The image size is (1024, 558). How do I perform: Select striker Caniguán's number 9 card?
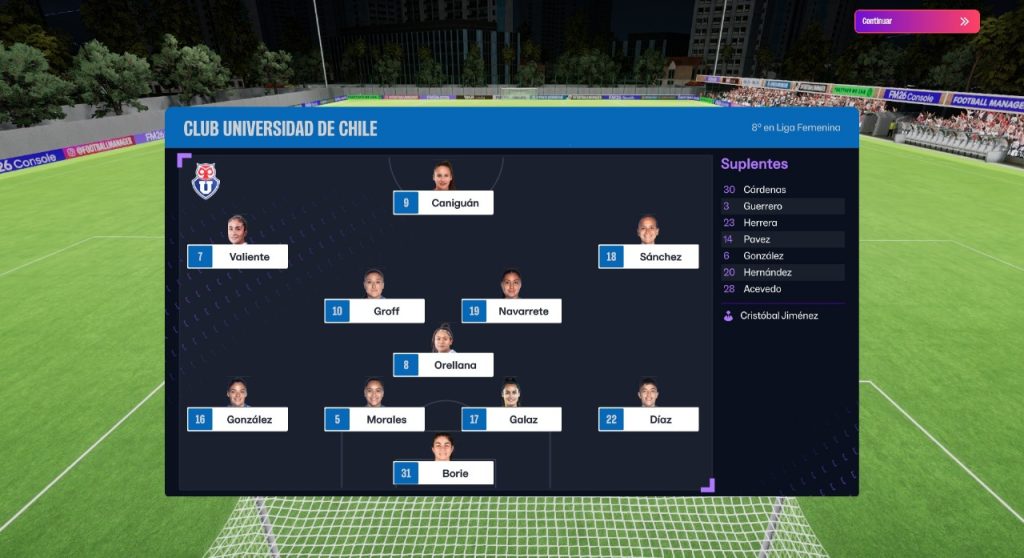pos(443,203)
